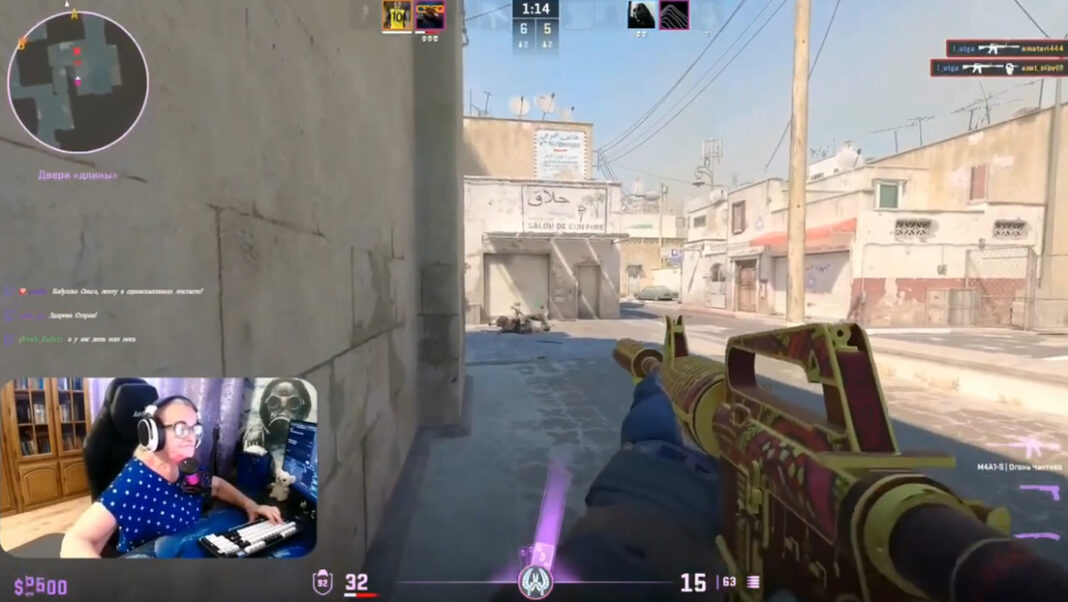Click the armor shield icon
Screen dimensions: 1068x602
tap(323, 582)
